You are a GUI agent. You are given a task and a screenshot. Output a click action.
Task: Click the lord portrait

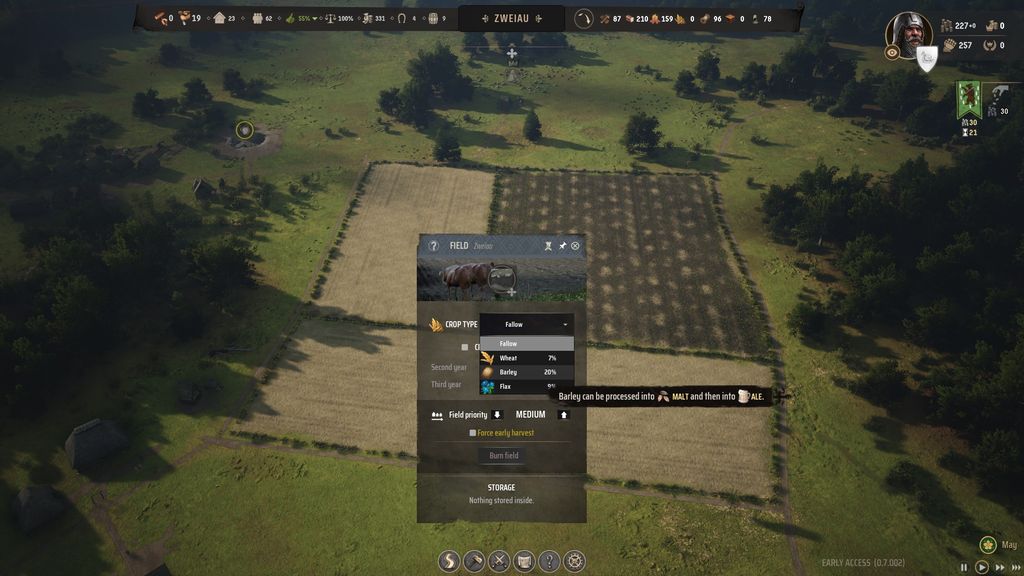[x=908, y=33]
